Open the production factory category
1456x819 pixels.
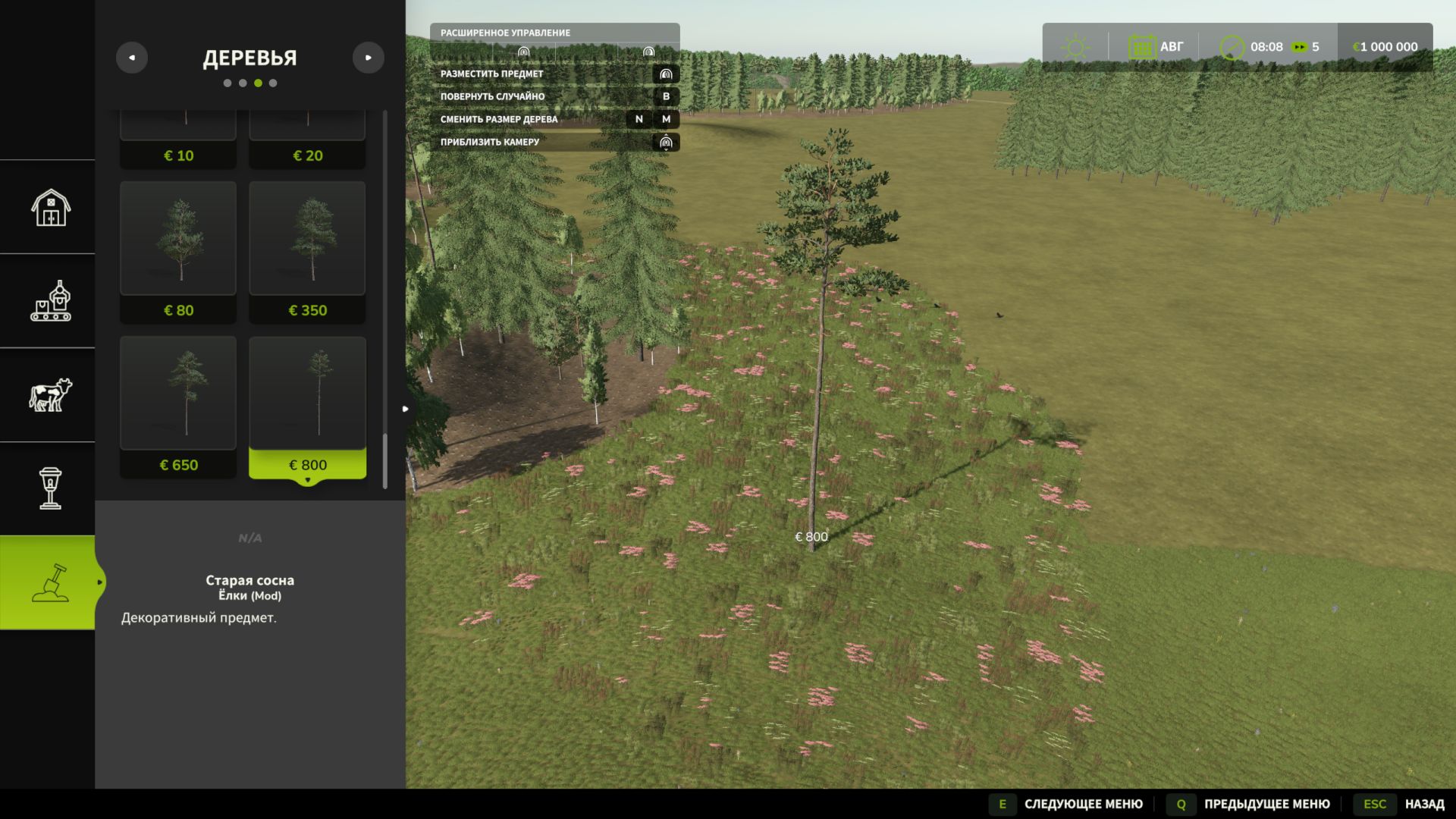tap(50, 301)
